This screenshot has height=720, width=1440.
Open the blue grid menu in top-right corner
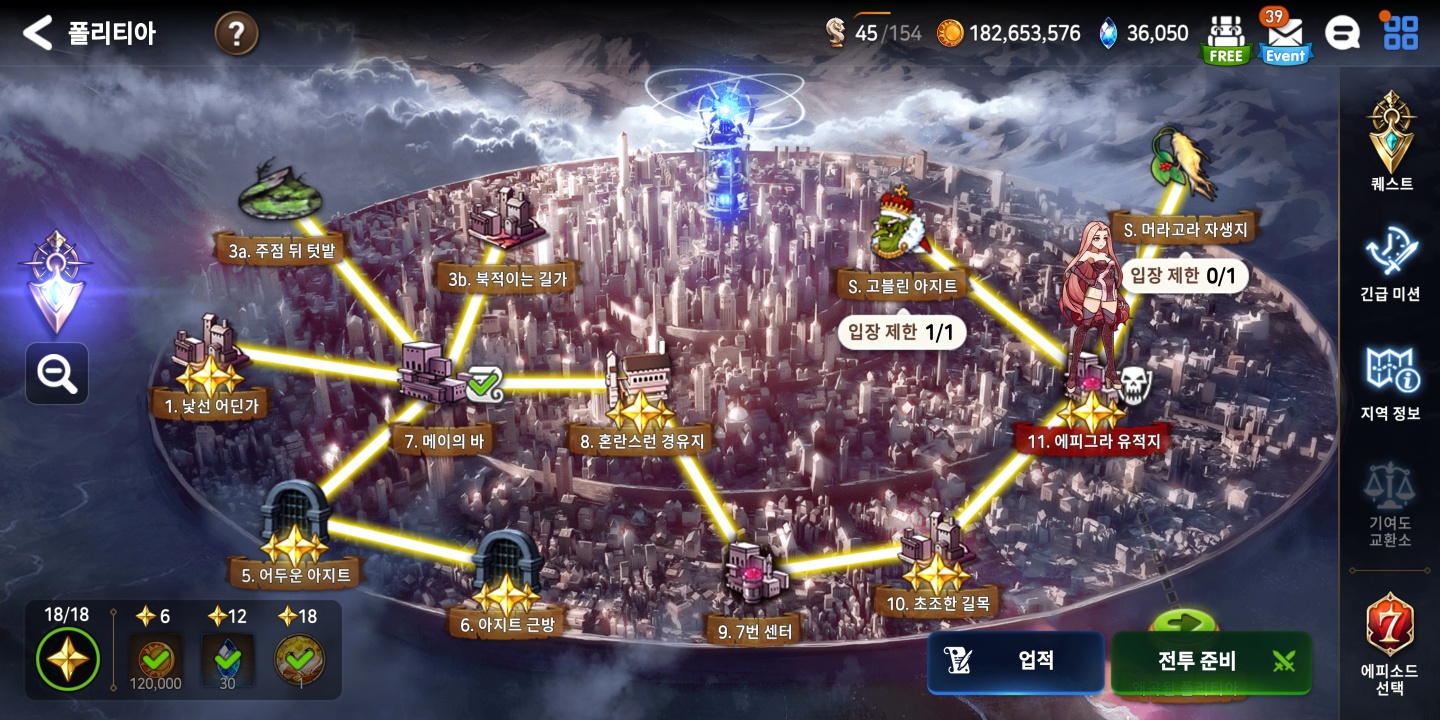[x=1400, y=32]
